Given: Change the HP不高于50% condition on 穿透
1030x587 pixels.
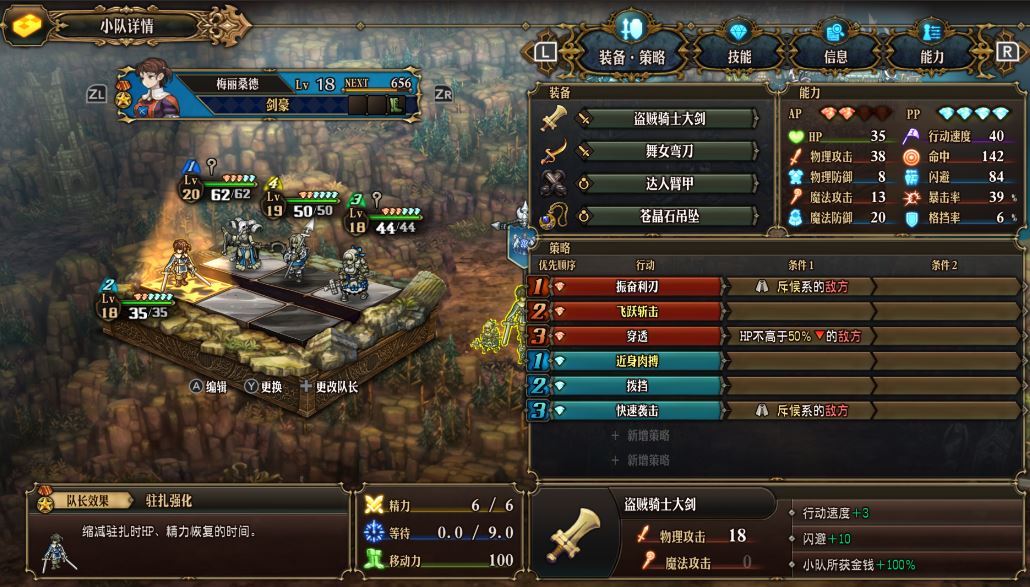Looking at the screenshot, I should pyautogui.click(x=800, y=337).
